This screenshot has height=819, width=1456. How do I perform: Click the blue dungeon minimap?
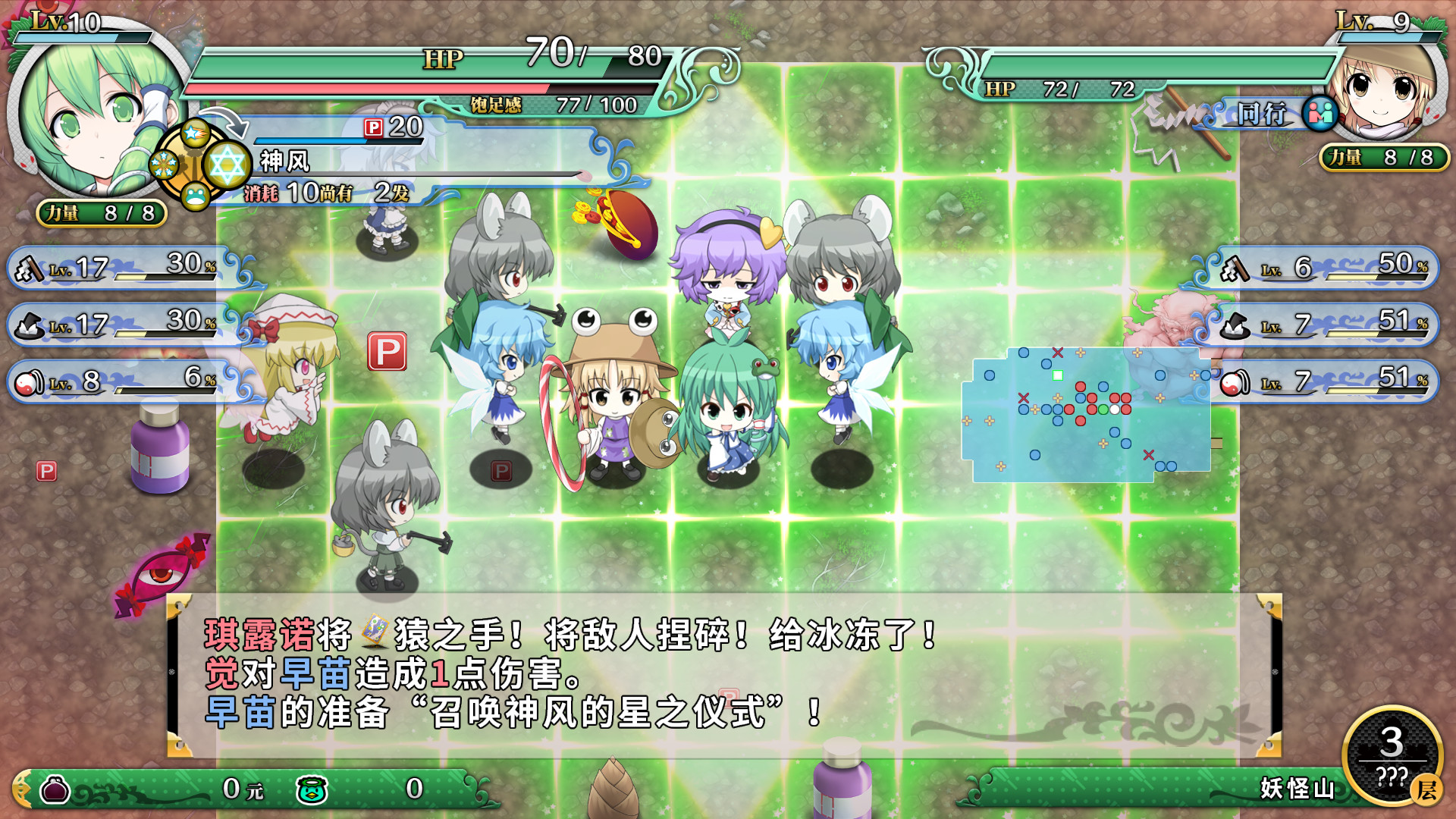click(1086, 414)
